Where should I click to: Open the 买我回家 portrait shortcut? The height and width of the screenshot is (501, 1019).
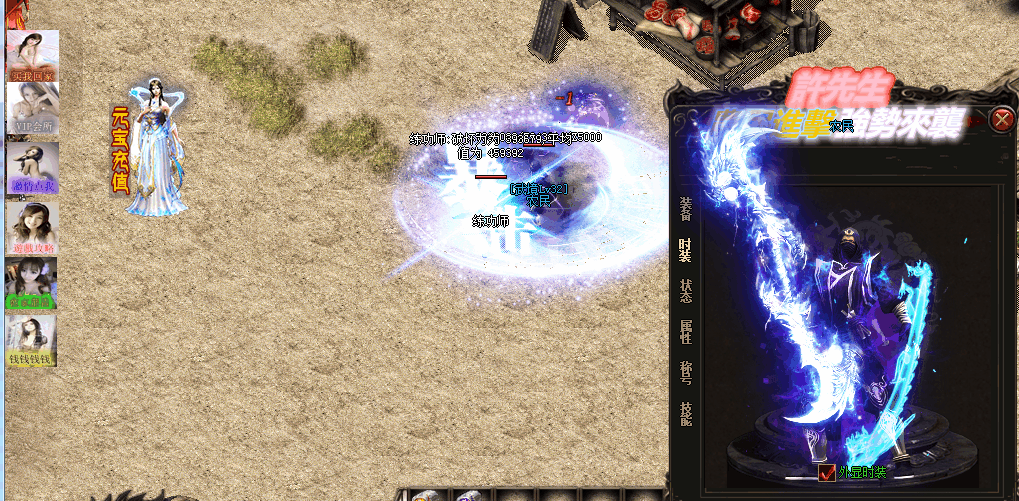[x=33, y=56]
